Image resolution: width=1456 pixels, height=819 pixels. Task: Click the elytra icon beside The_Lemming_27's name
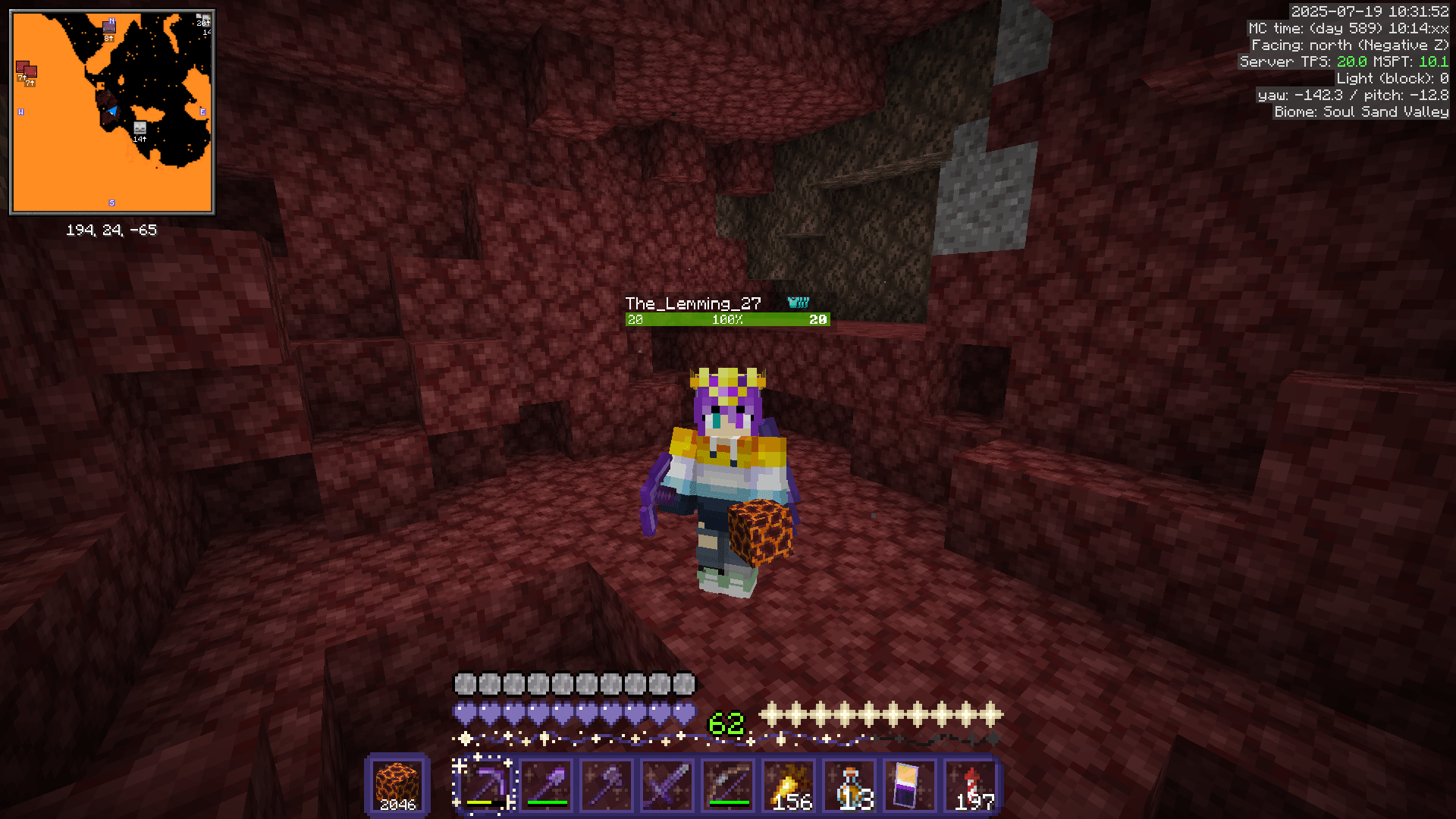point(799,302)
